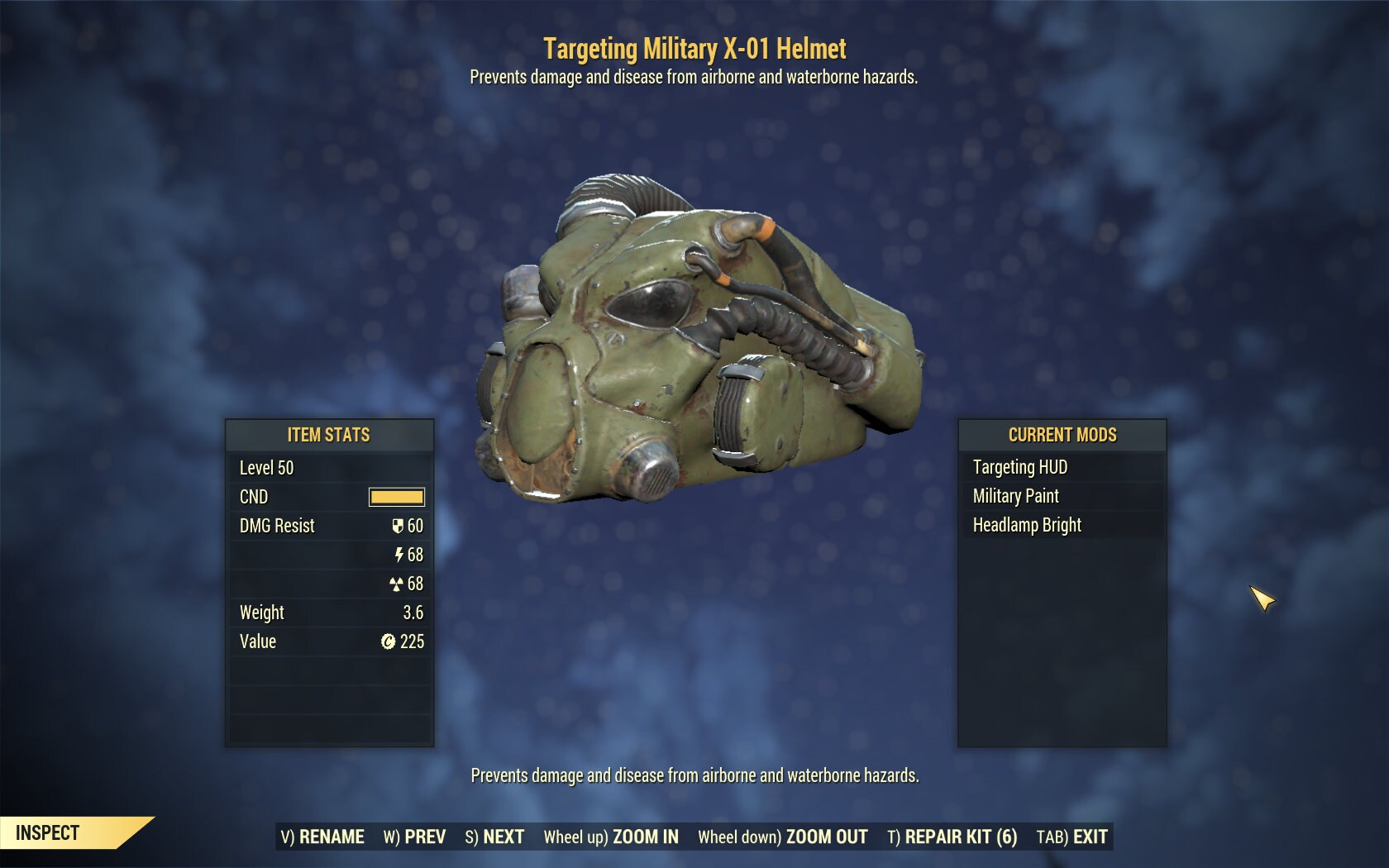
Task: Select the Targeting Military X-01 Helmet title
Action: [x=694, y=48]
